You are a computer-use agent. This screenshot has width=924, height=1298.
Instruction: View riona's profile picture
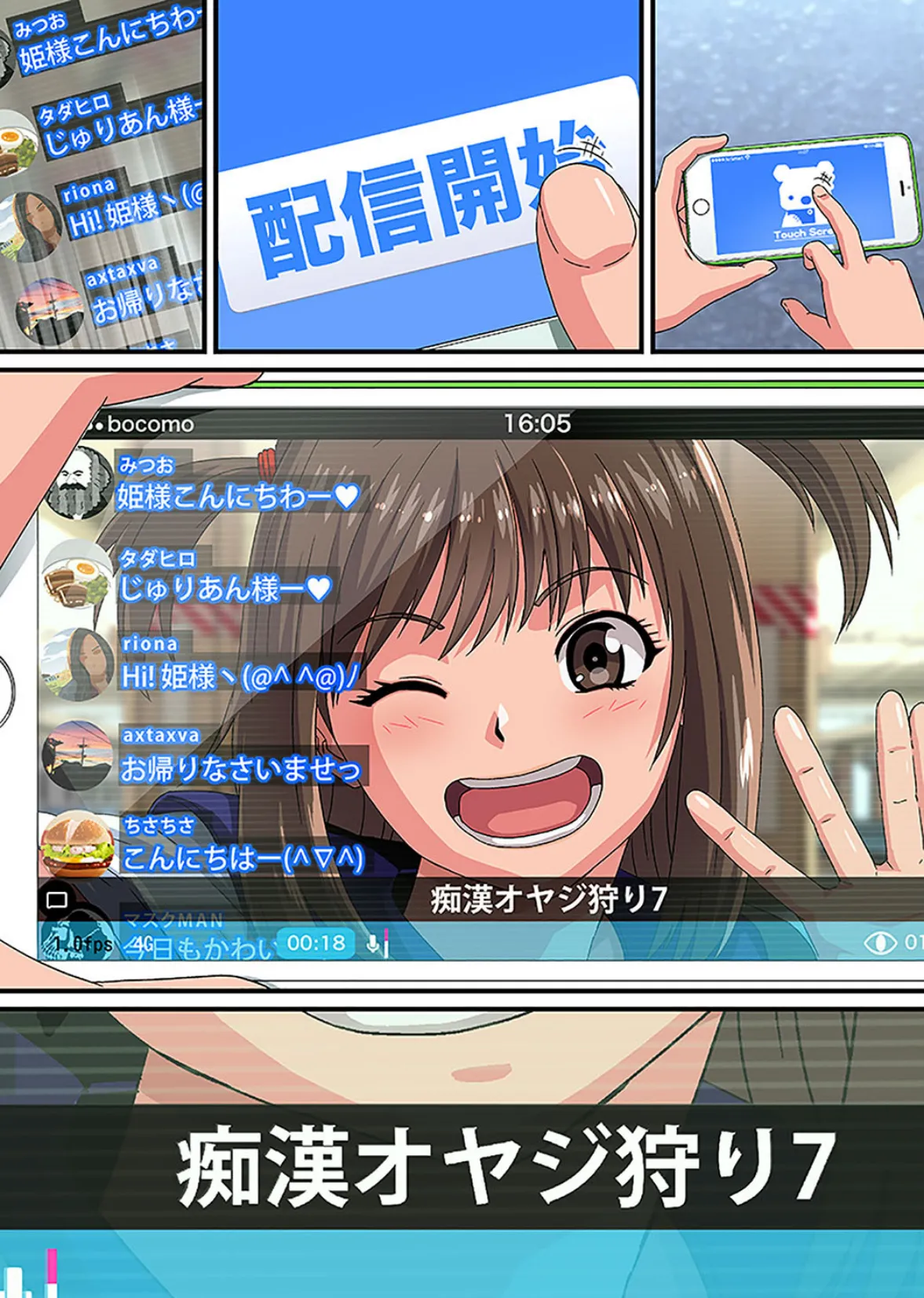point(77,664)
